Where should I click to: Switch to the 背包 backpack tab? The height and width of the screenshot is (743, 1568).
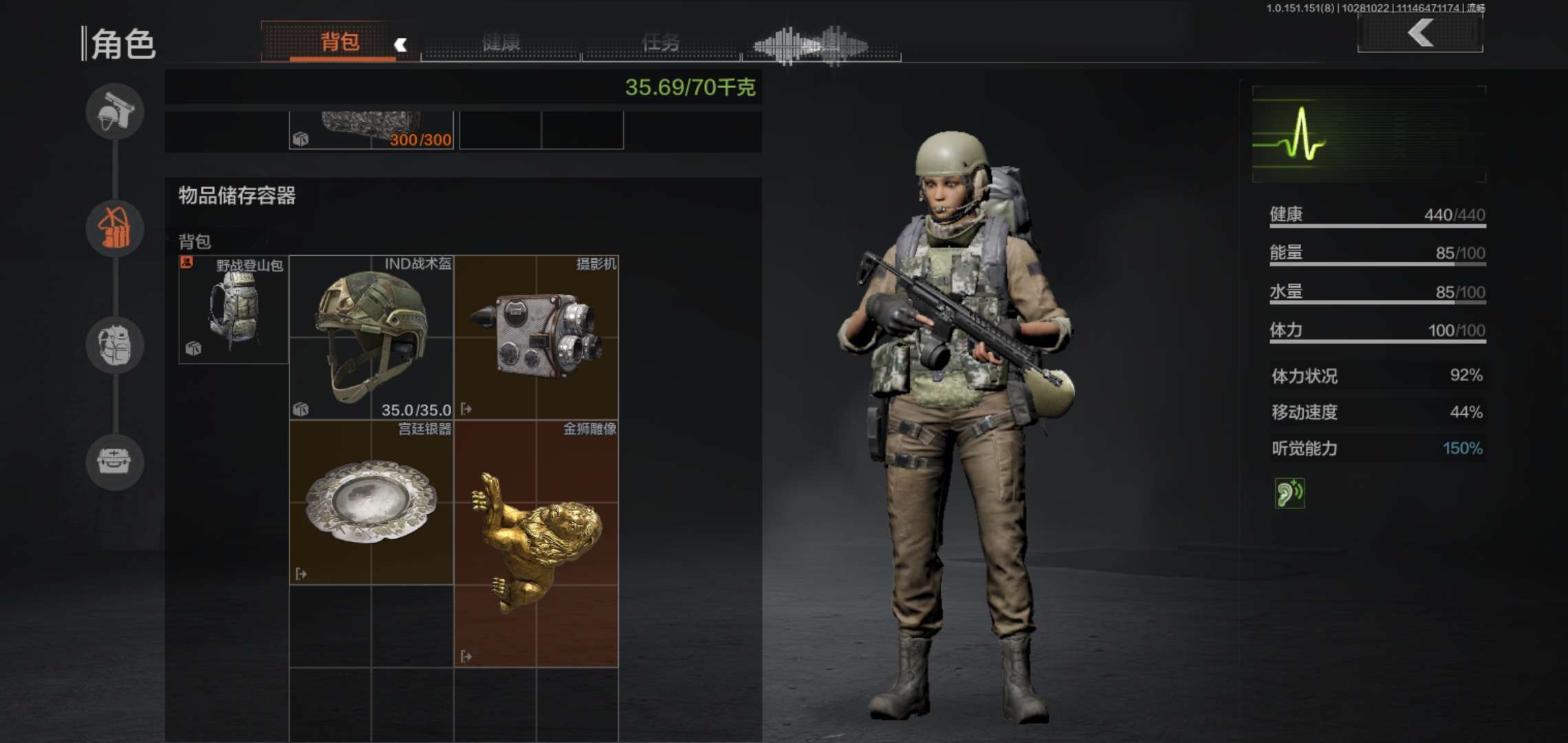(340, 43)
